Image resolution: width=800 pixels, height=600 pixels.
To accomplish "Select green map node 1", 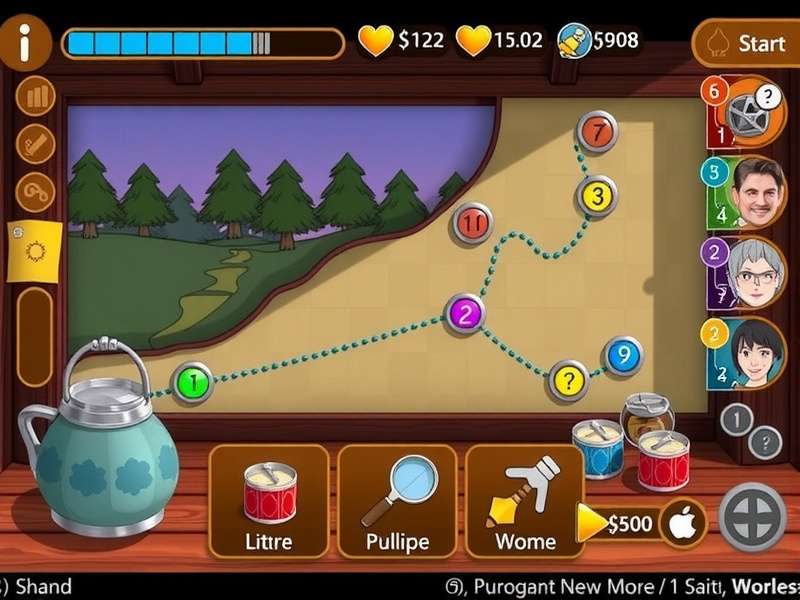I will pyautogui.click(x=193, y=380).
